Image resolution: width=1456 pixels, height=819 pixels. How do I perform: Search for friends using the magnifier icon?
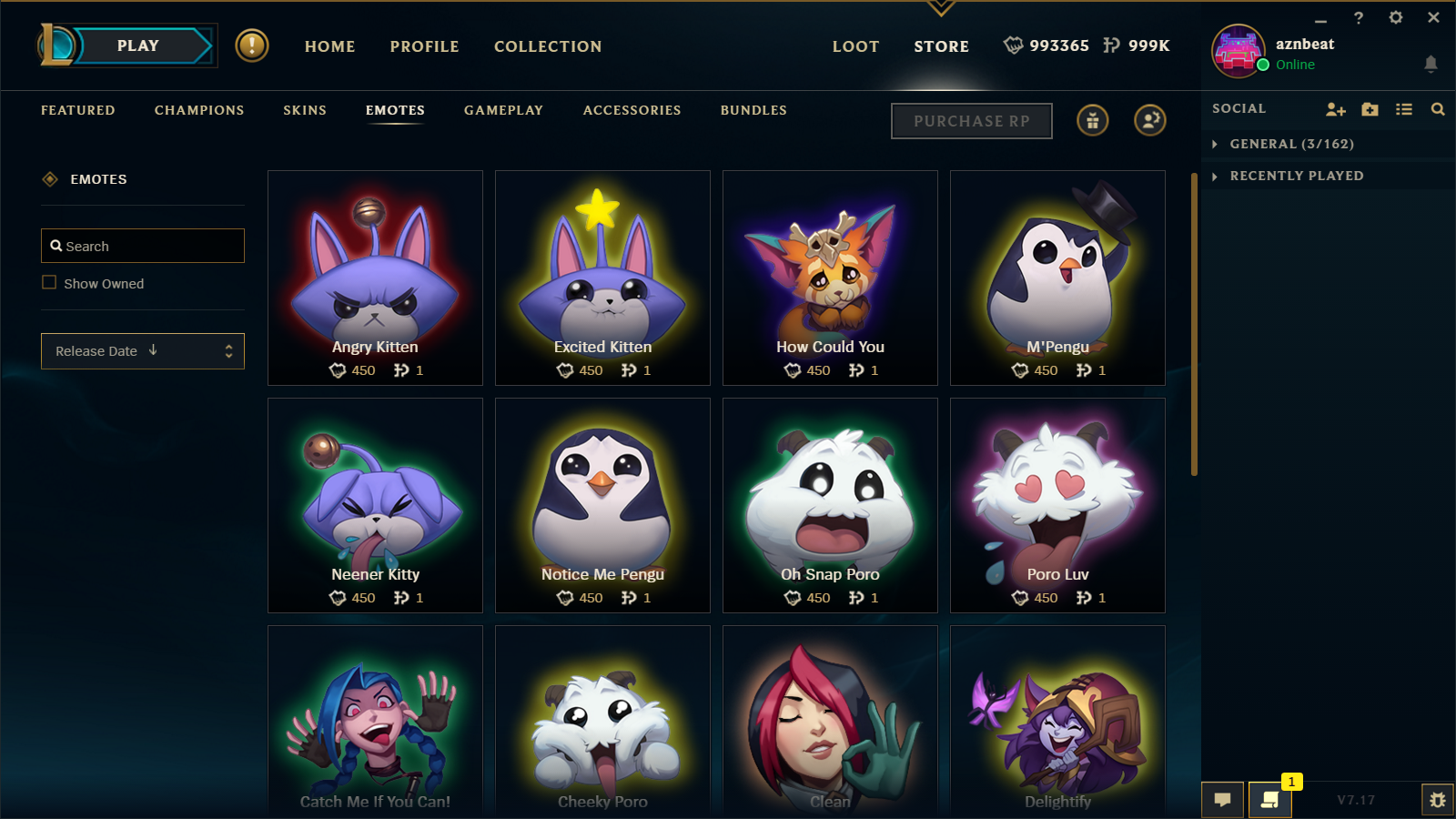pyautogui.click(x=1438, y=108)
